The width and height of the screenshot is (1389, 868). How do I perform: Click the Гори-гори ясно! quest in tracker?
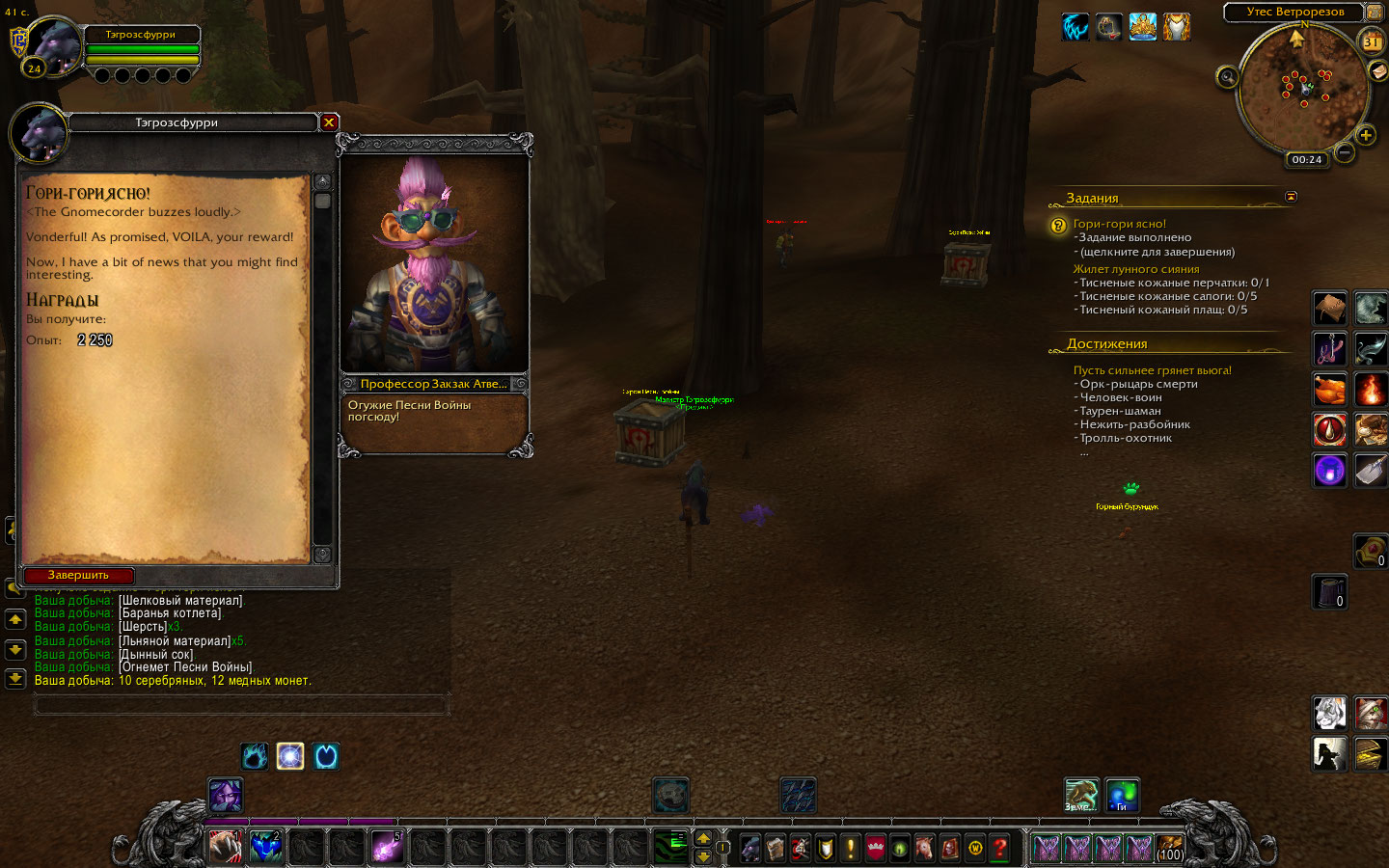[1119, 224]
